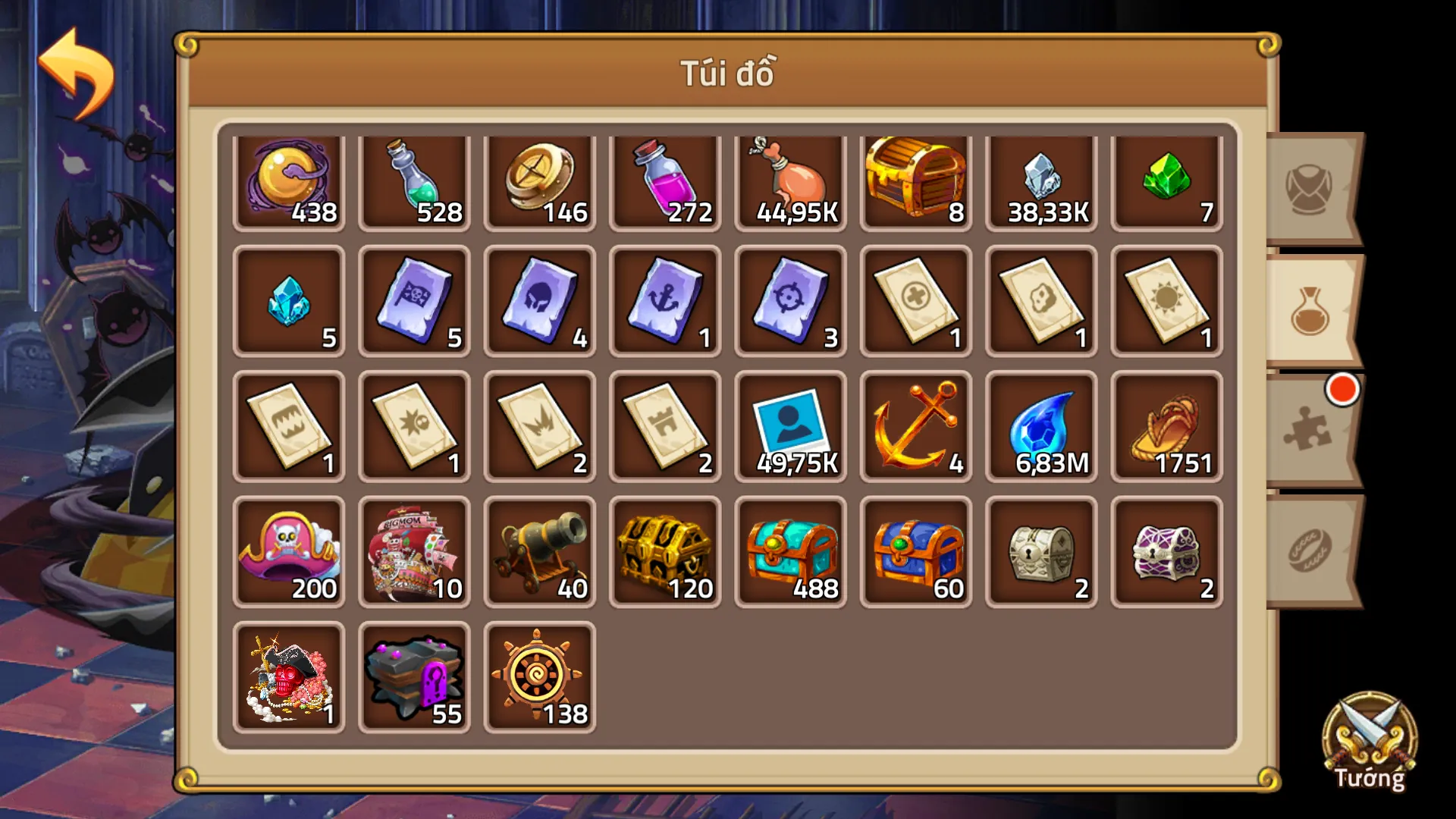Screen dimensions: 1456x819
Task: Select the straw sandals item counting 1751
Action: point(1167,427)
